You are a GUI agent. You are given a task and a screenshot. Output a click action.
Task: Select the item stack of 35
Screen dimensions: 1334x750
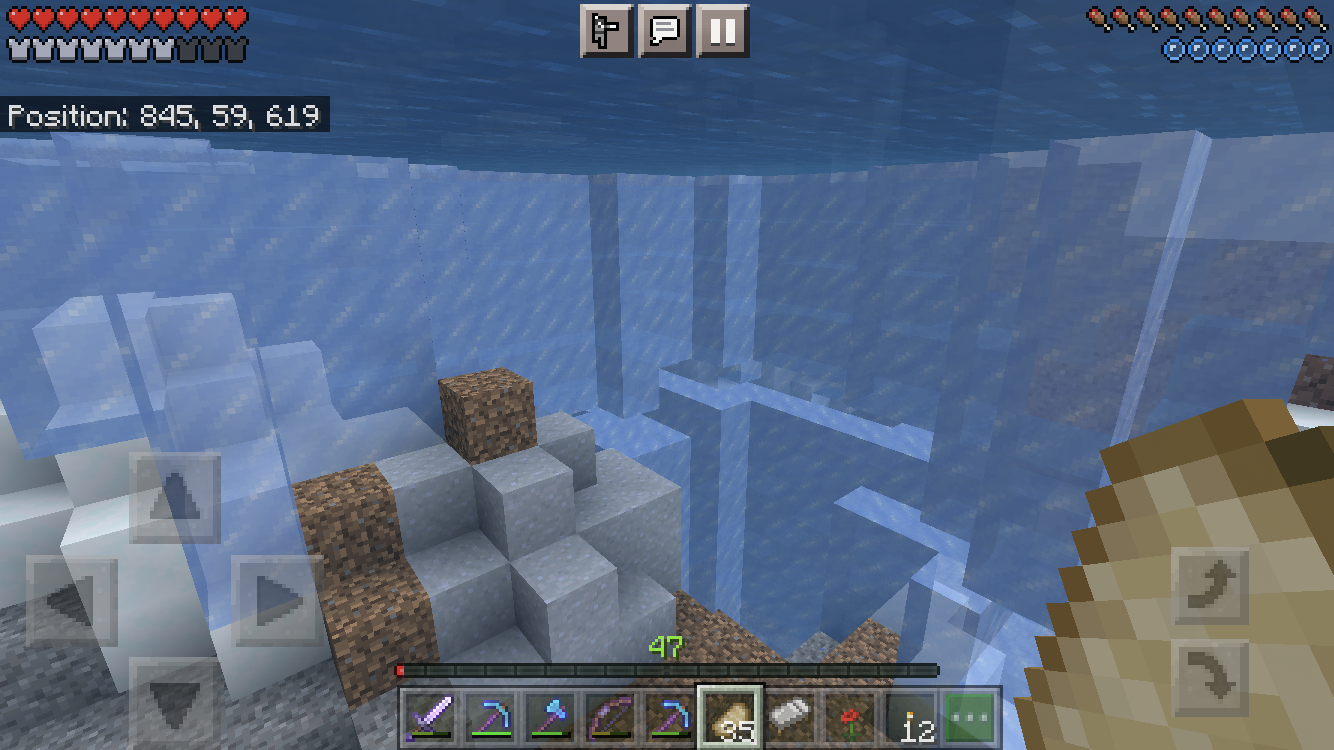pyautogui.click(x=729, y=717)
